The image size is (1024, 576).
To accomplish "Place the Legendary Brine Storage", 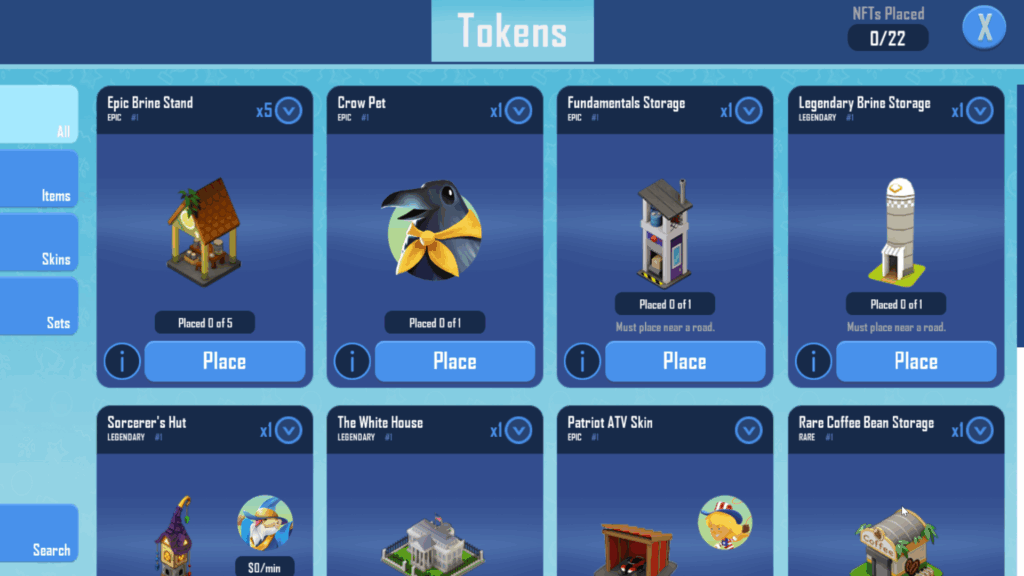I will (916, 361).
